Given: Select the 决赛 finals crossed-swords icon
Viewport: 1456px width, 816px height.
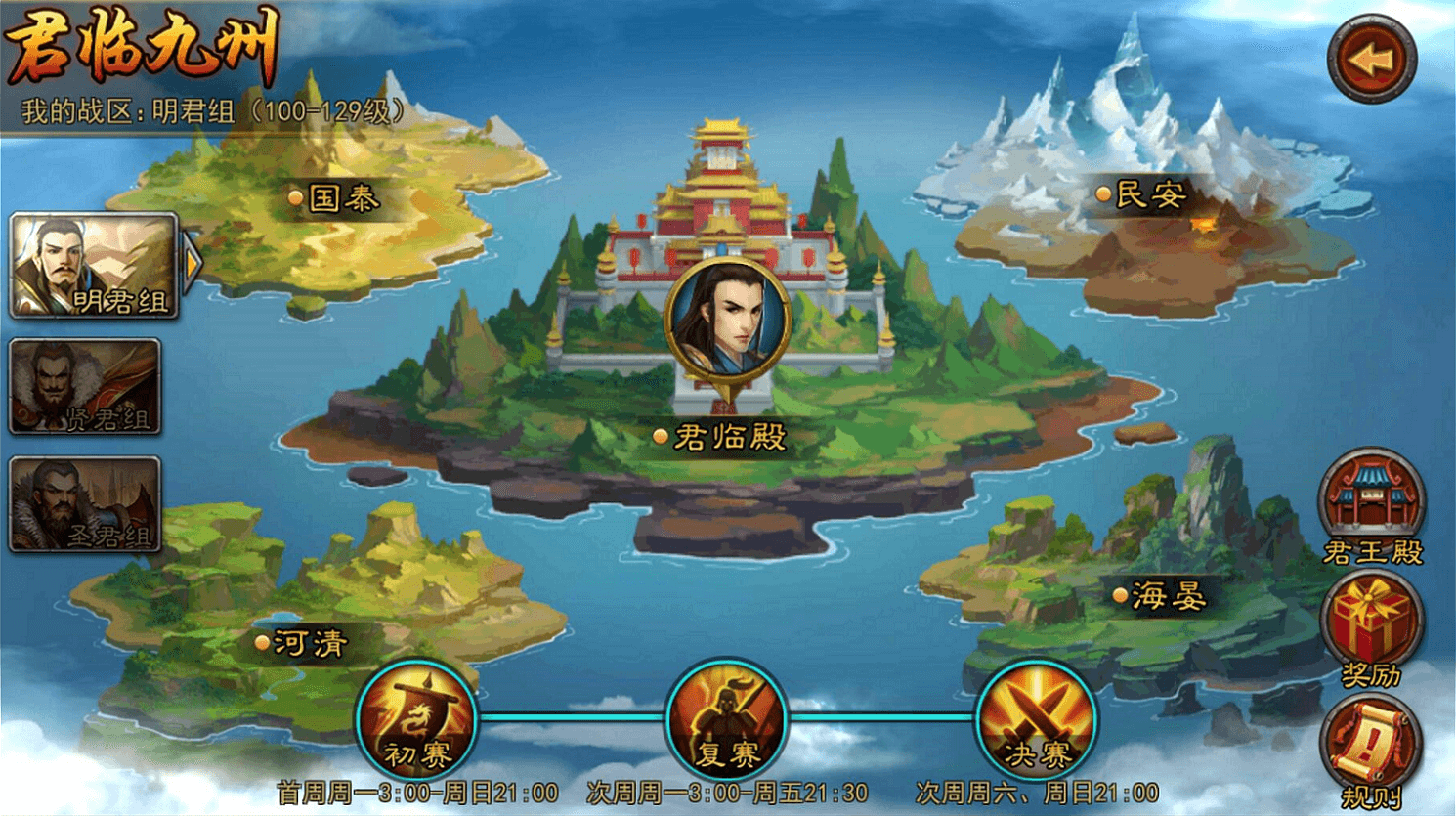Looking at the screenshot, I should pos(1036,721).
